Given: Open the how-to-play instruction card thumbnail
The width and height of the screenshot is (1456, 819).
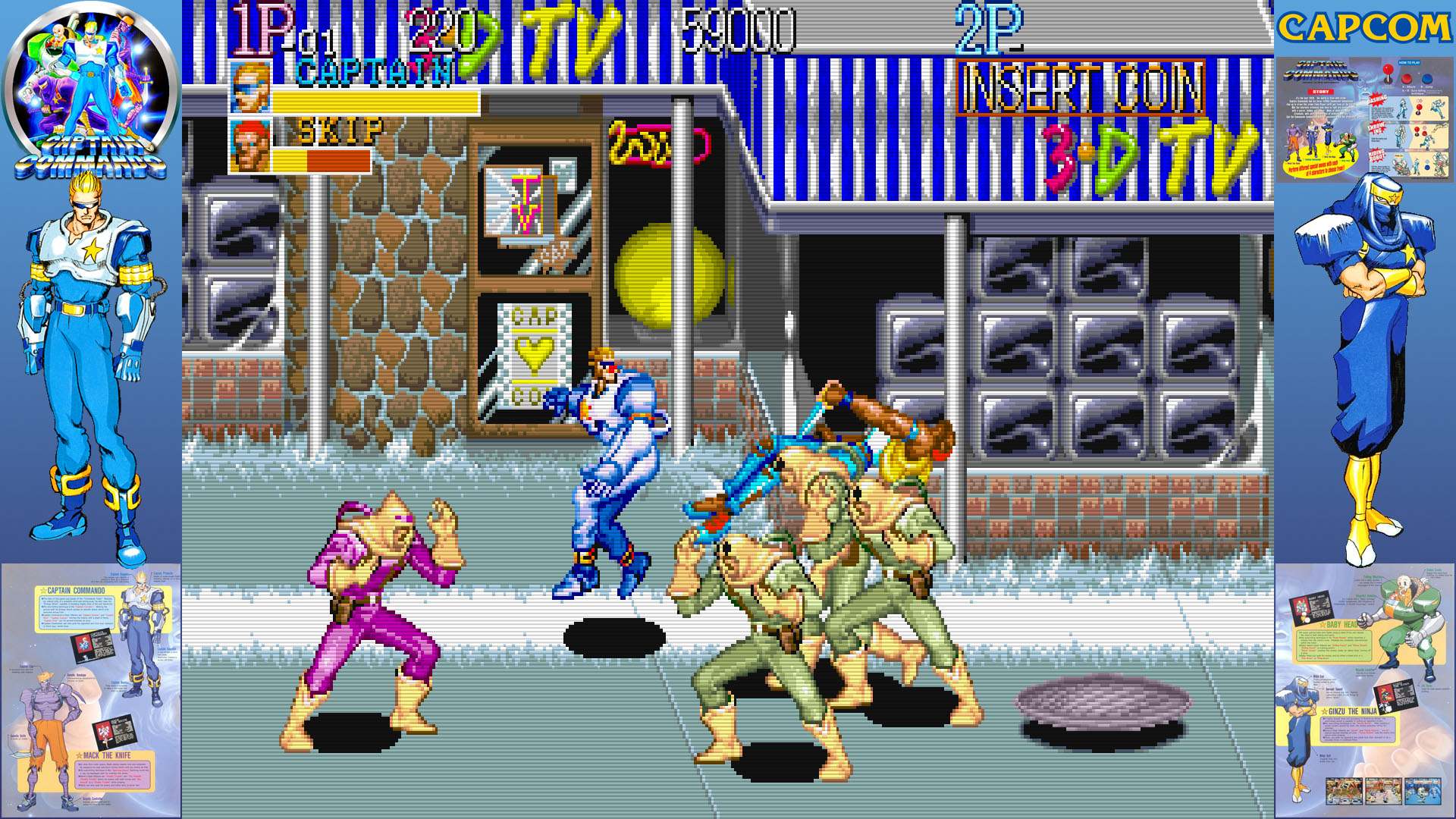Looking at the screenshot, I should point(1364,120).
